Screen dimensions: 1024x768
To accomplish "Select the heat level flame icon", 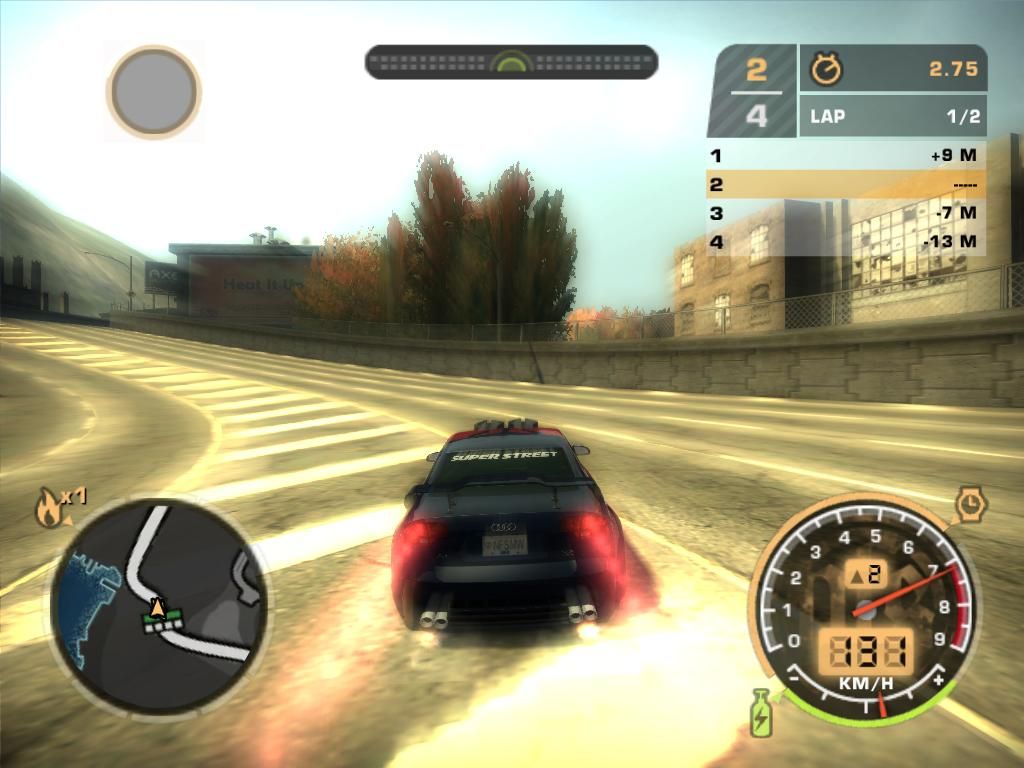I will [48, 508].
